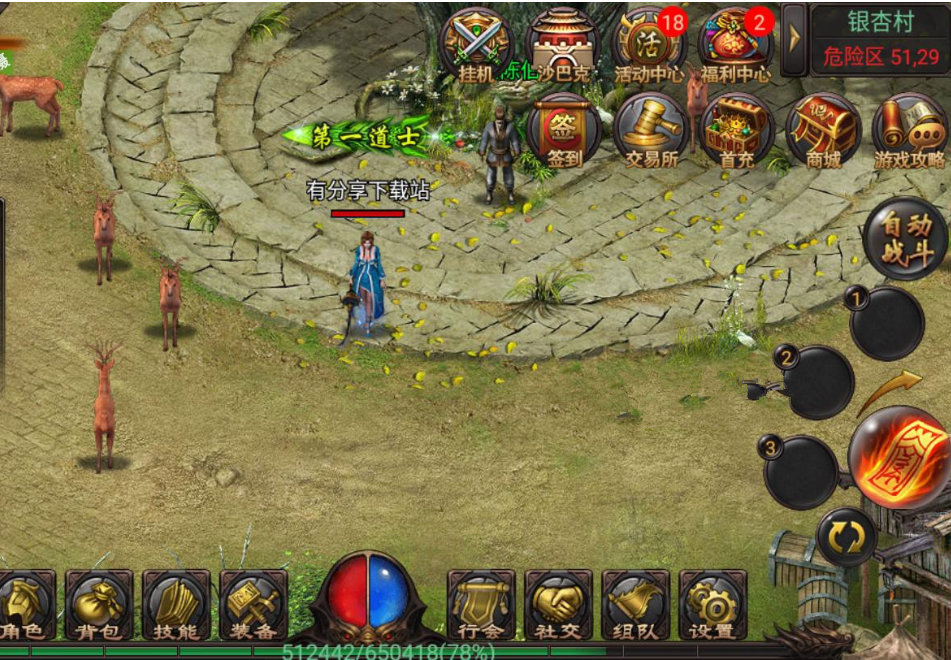Open the 活动中心 activity center
The height and width of the screenshot is (660, 951).
click(651, 44)
